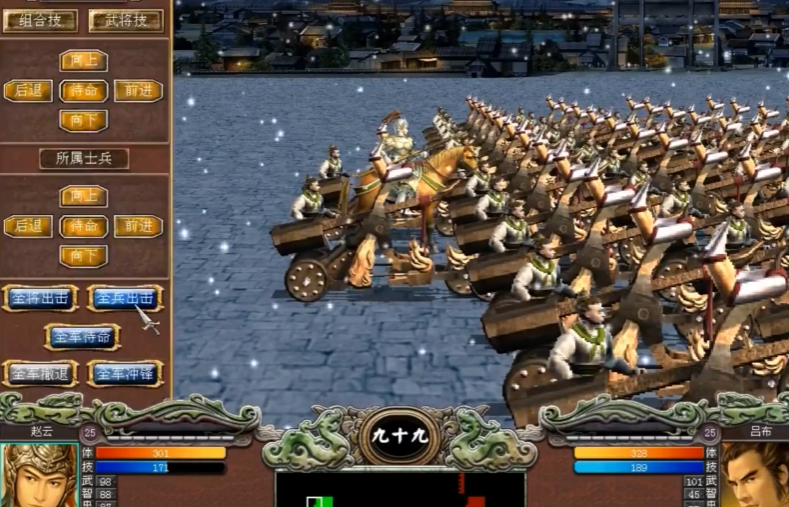This screenshot has height=507, width=789.
Task: Open the 武将技 general skill menu
Action: 125,21
